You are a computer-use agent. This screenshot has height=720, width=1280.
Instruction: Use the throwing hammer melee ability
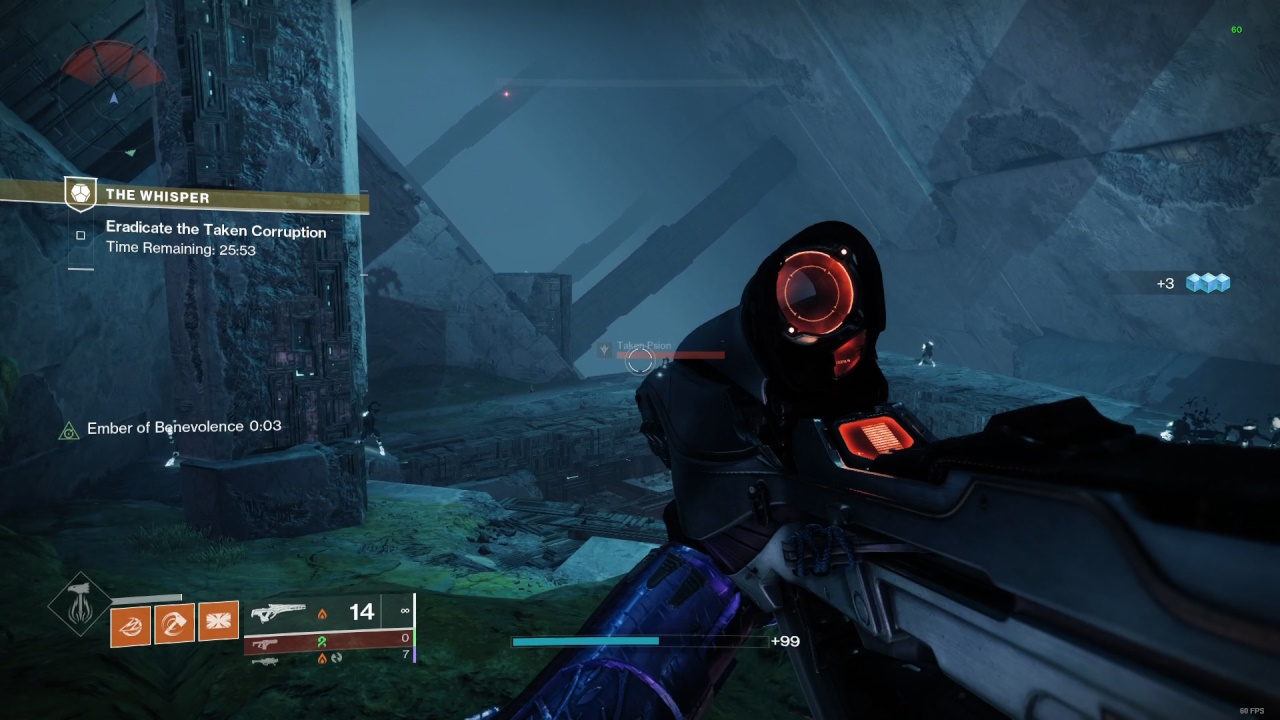coord(174,623)
